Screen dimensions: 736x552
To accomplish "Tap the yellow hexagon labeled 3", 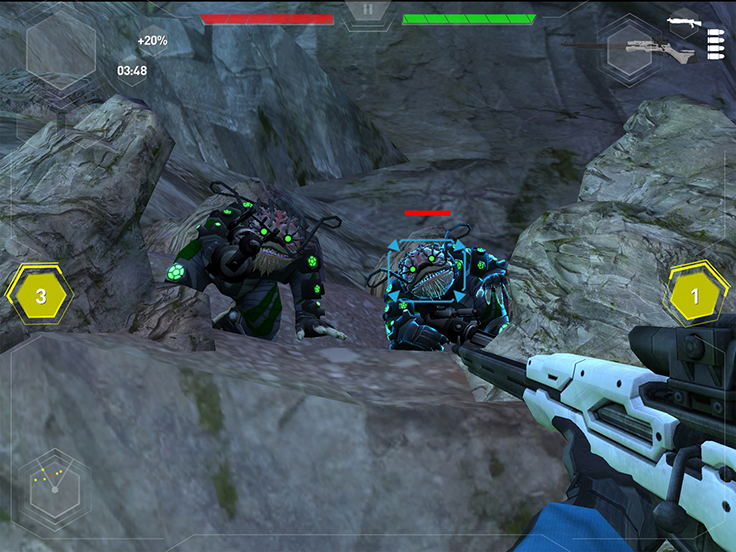I will click(40, 296).
